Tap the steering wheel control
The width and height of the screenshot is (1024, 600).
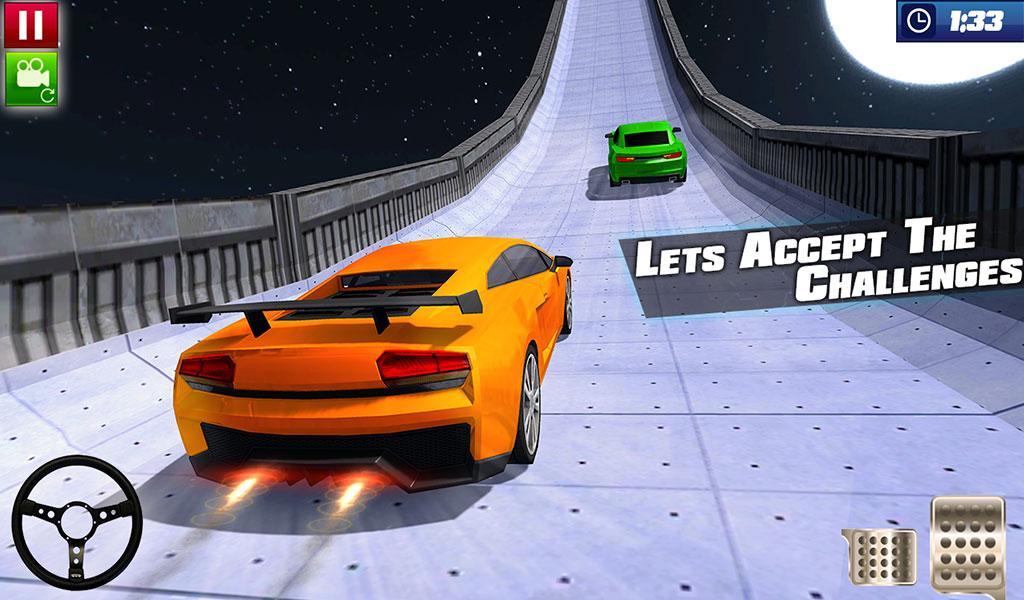76,520
